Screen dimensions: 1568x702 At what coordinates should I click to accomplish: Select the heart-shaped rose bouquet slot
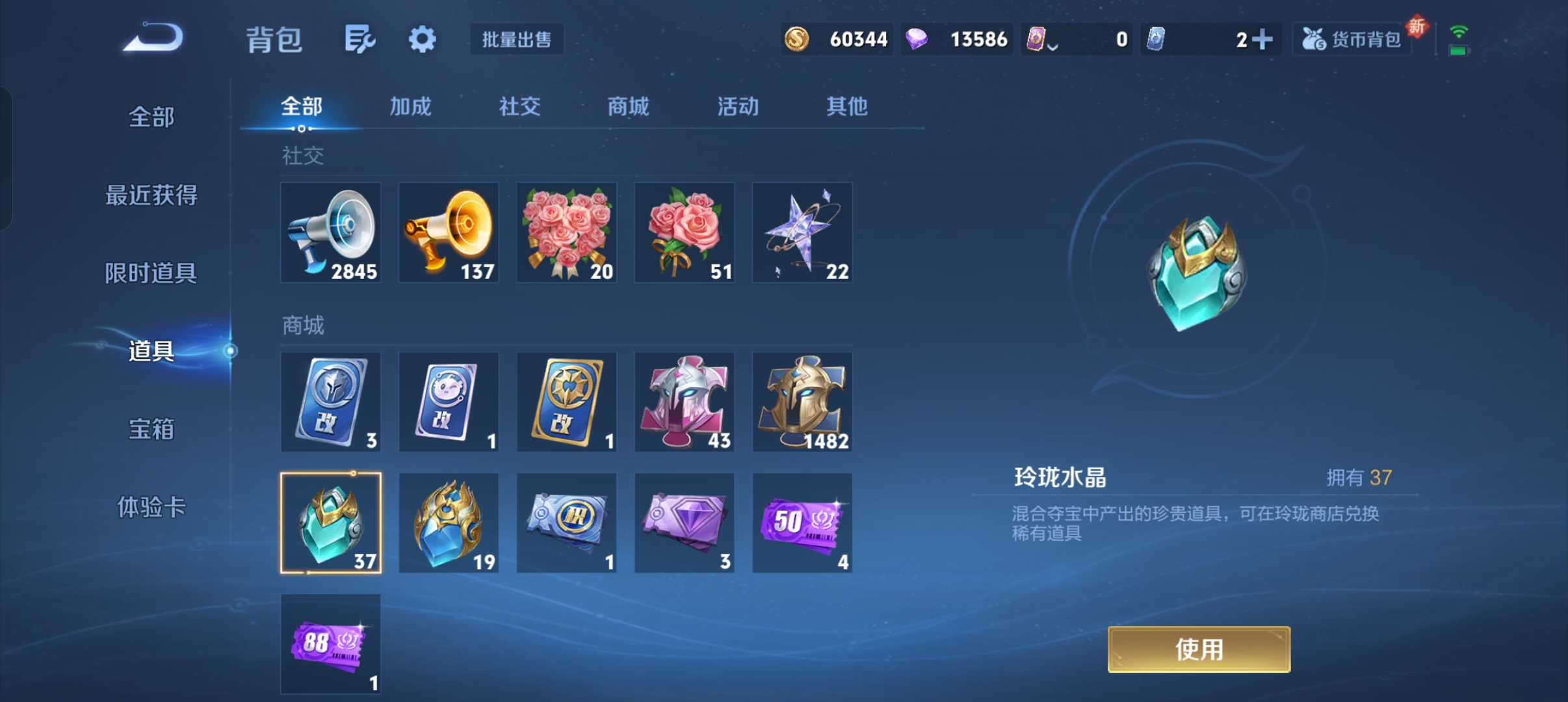[567, 233]
